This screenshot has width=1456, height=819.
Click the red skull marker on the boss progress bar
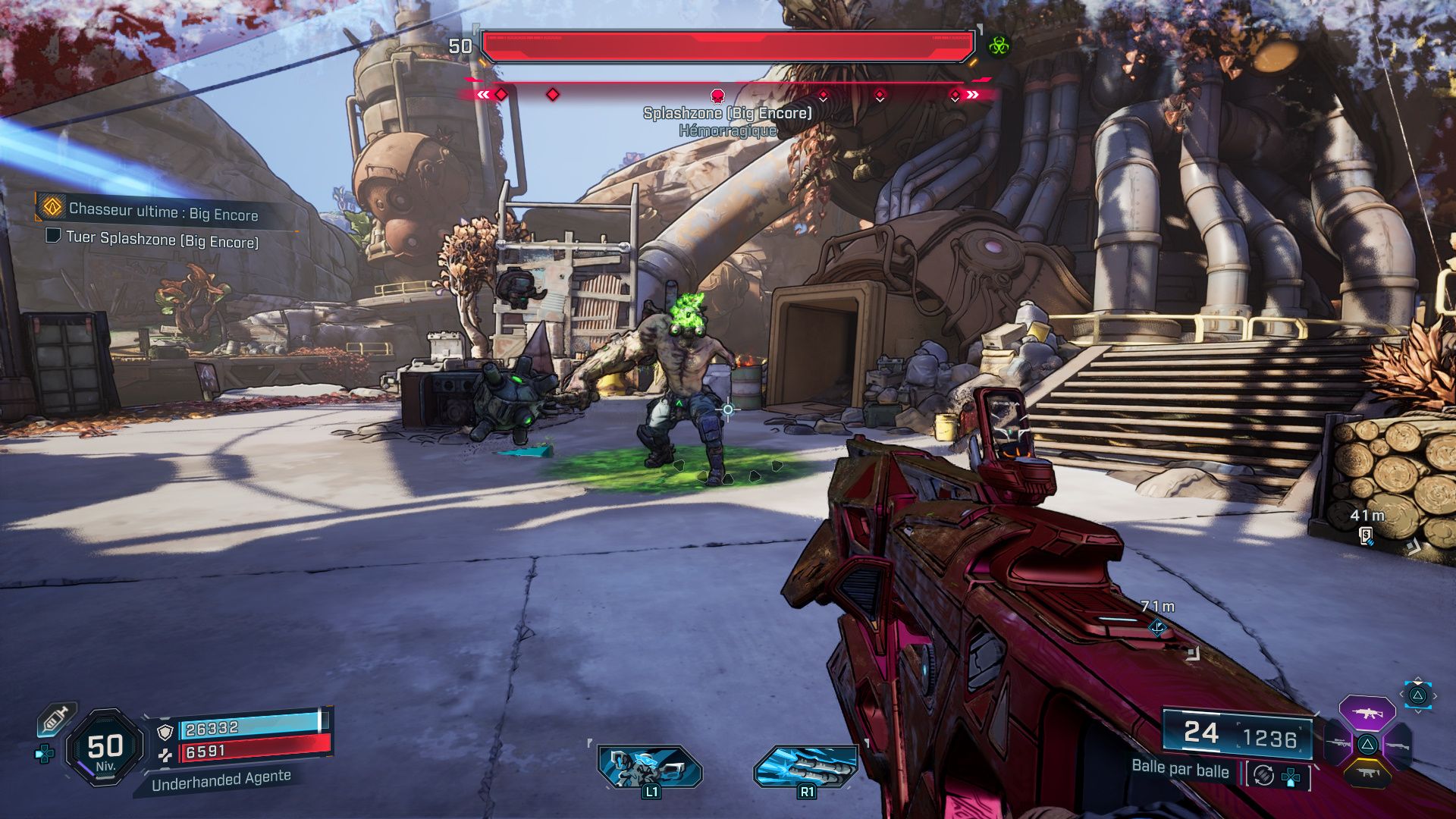coord(716,96)
